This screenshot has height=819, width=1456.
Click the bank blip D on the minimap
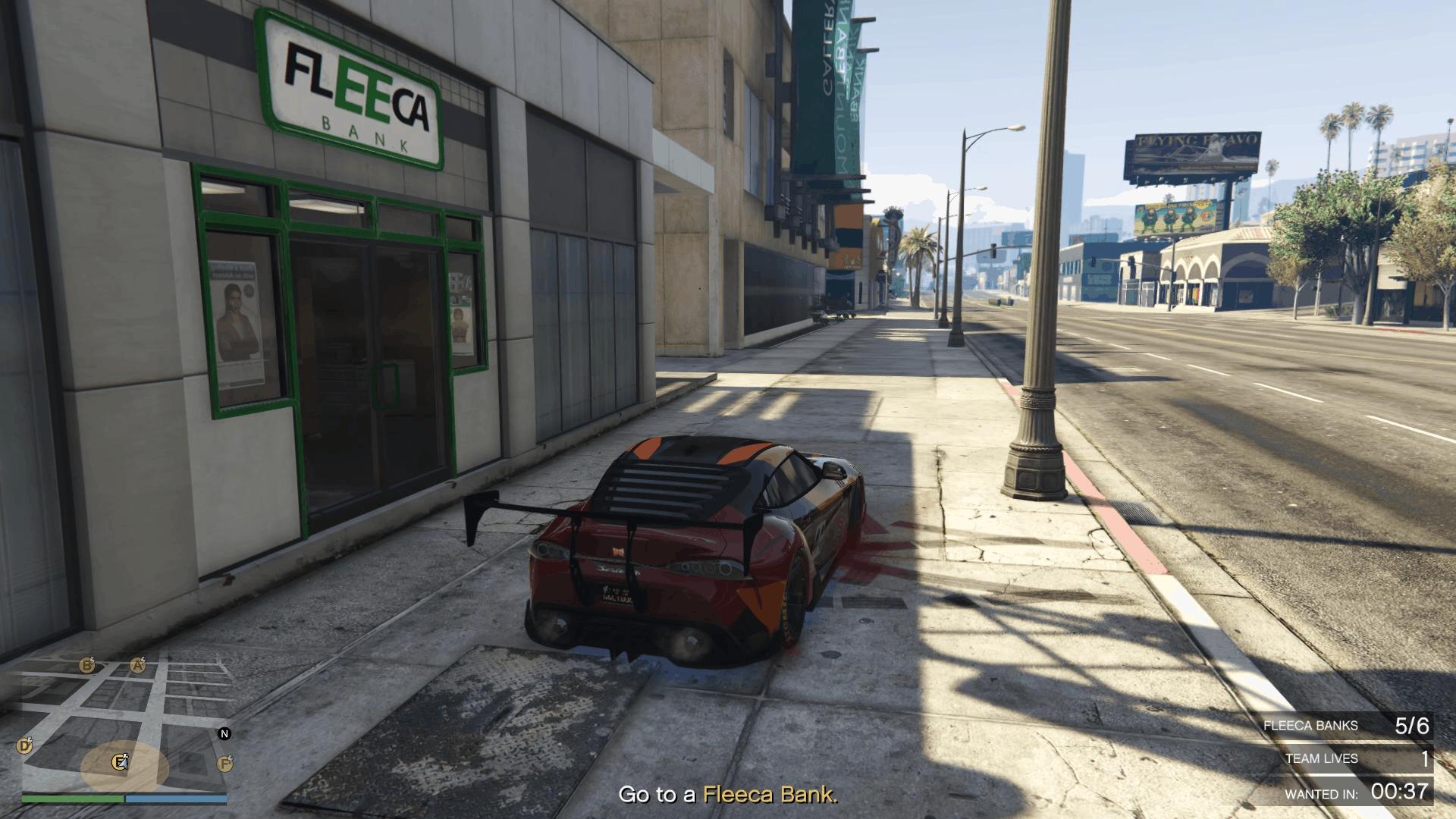[x=25, y=746]
